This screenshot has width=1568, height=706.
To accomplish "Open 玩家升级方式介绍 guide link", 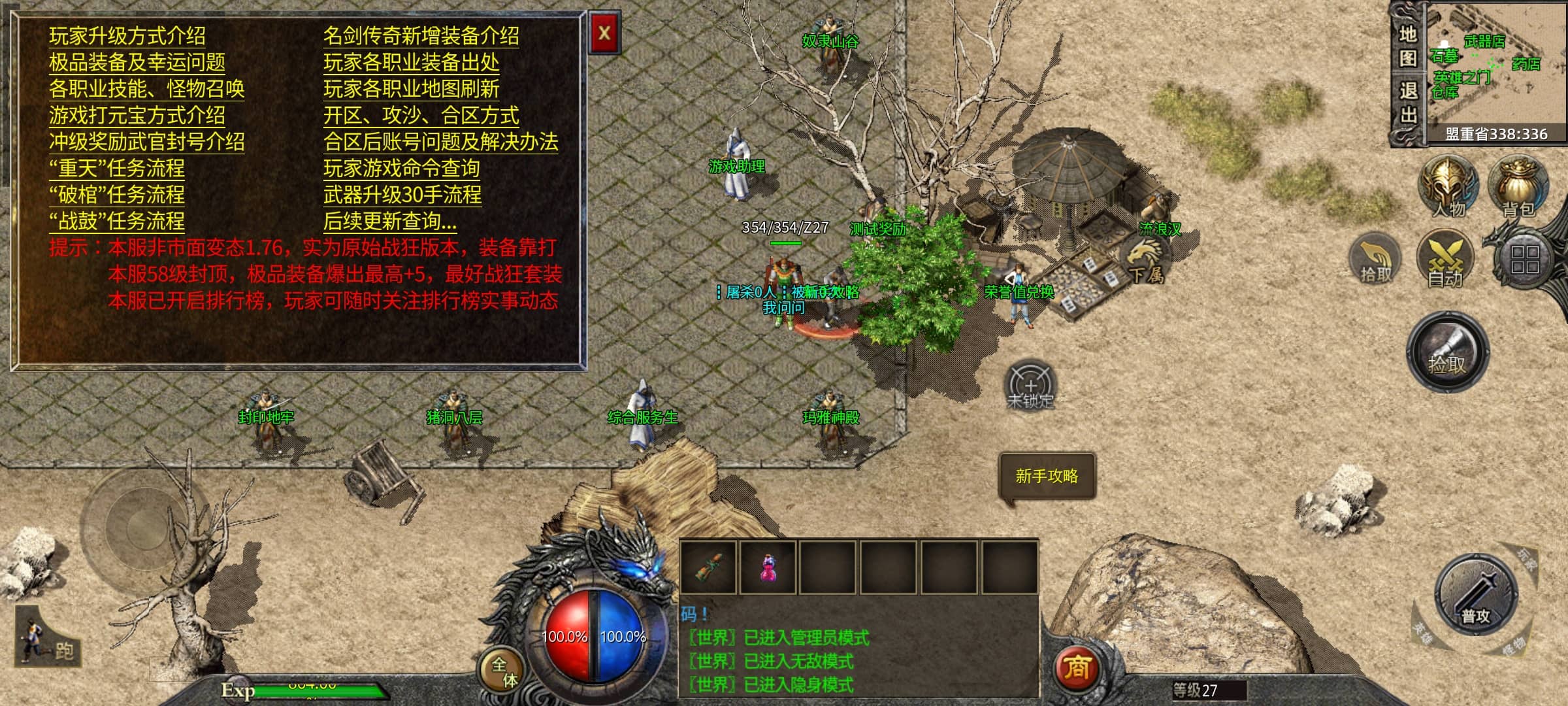I will click(x=127, y=36).
